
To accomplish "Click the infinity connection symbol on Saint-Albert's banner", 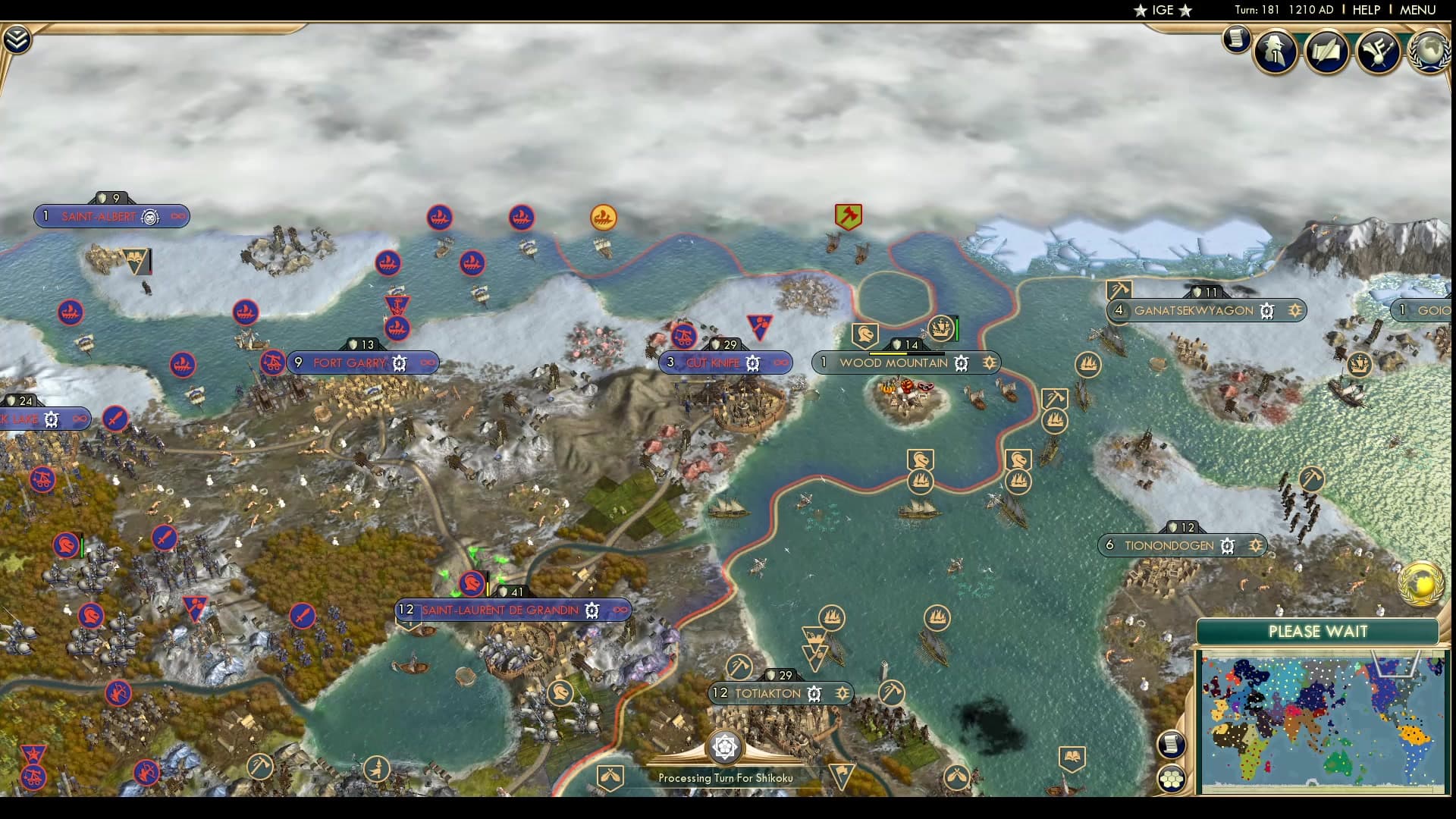I will click(177, 216).
